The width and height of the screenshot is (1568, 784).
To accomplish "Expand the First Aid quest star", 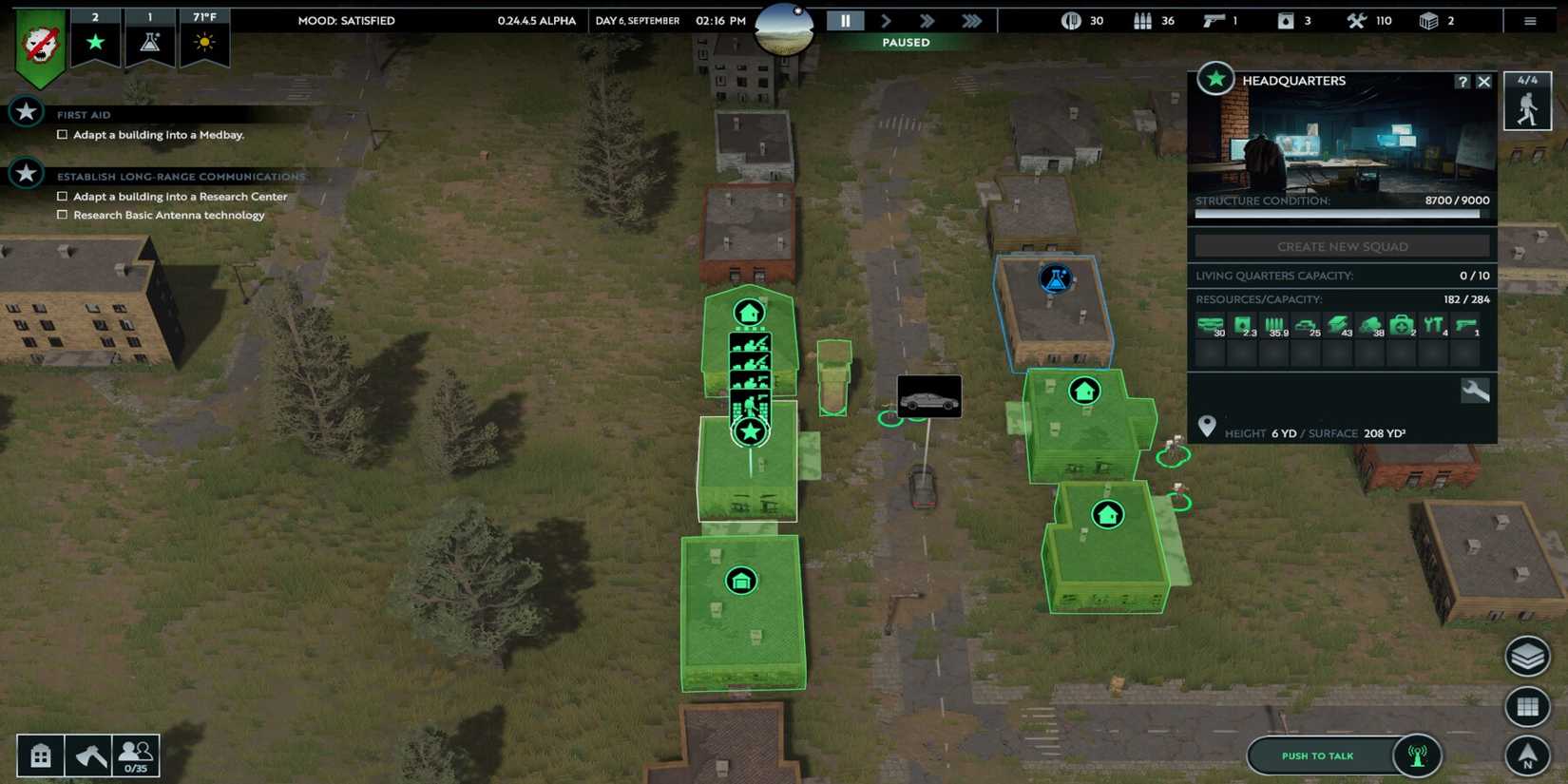I will 26,111.
